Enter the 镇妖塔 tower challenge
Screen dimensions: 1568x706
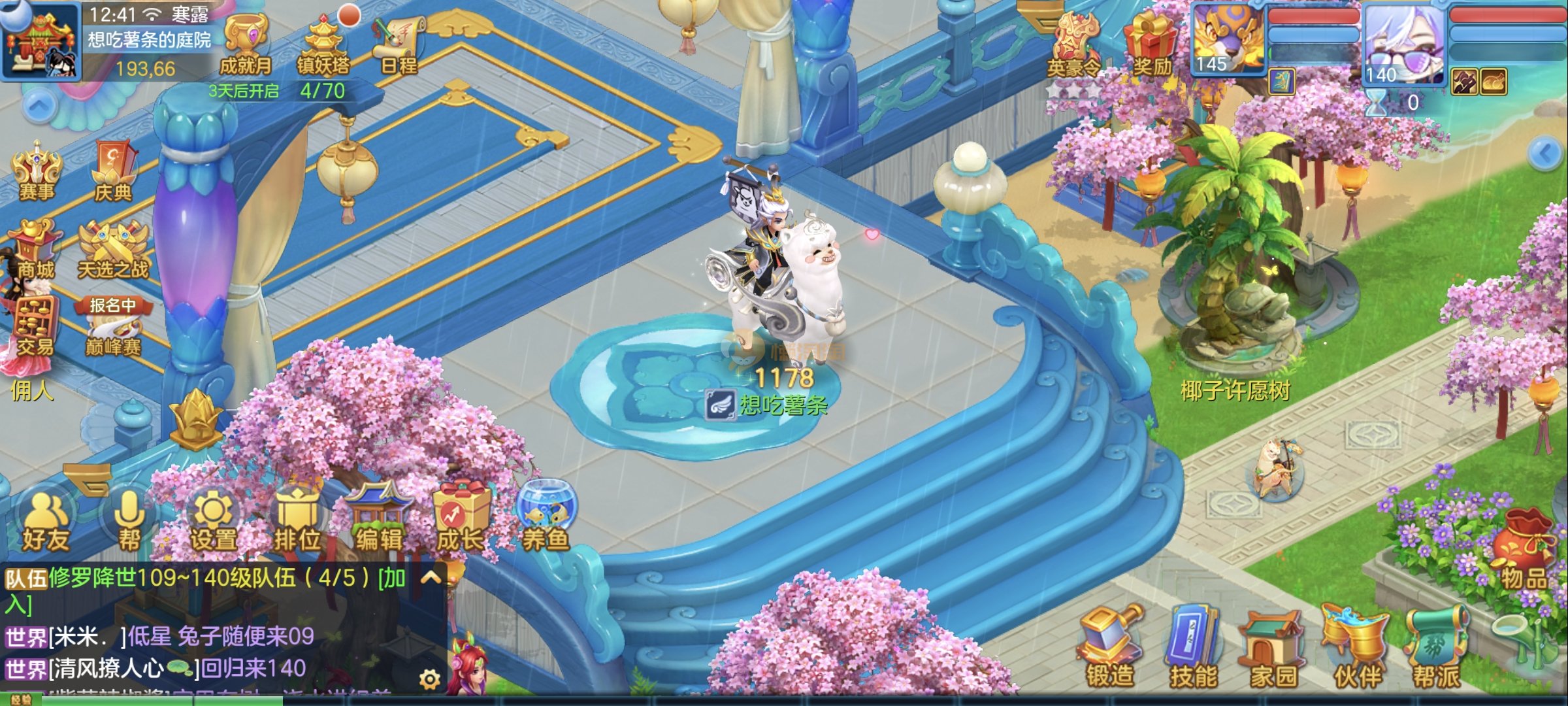coord(323,44)
